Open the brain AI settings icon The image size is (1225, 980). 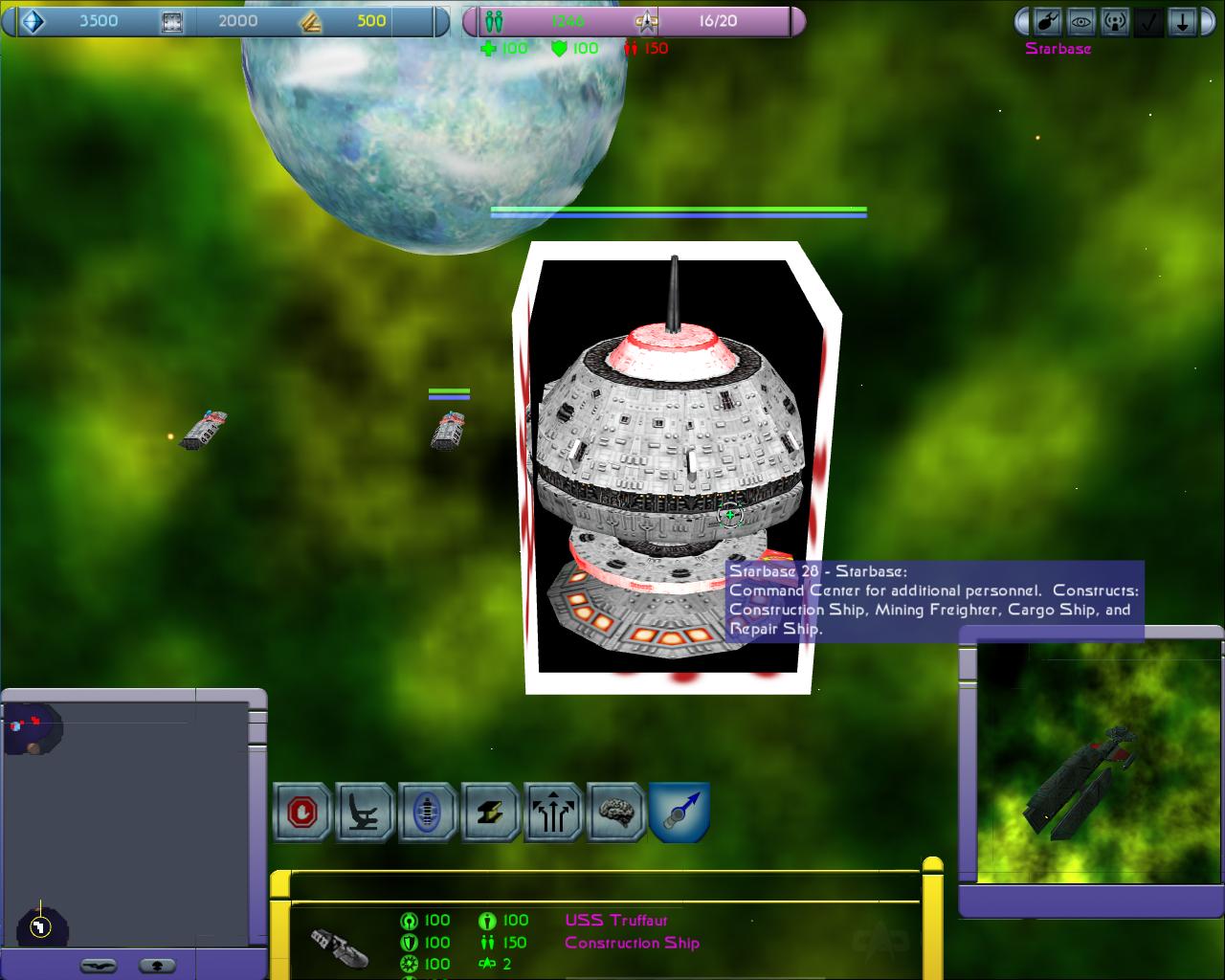[x=615, y=813]
